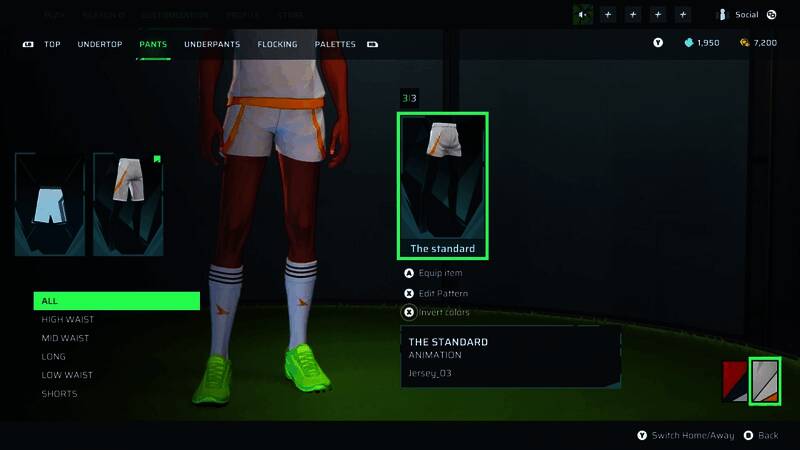Open Edit Pattern for the shorts

442,293
